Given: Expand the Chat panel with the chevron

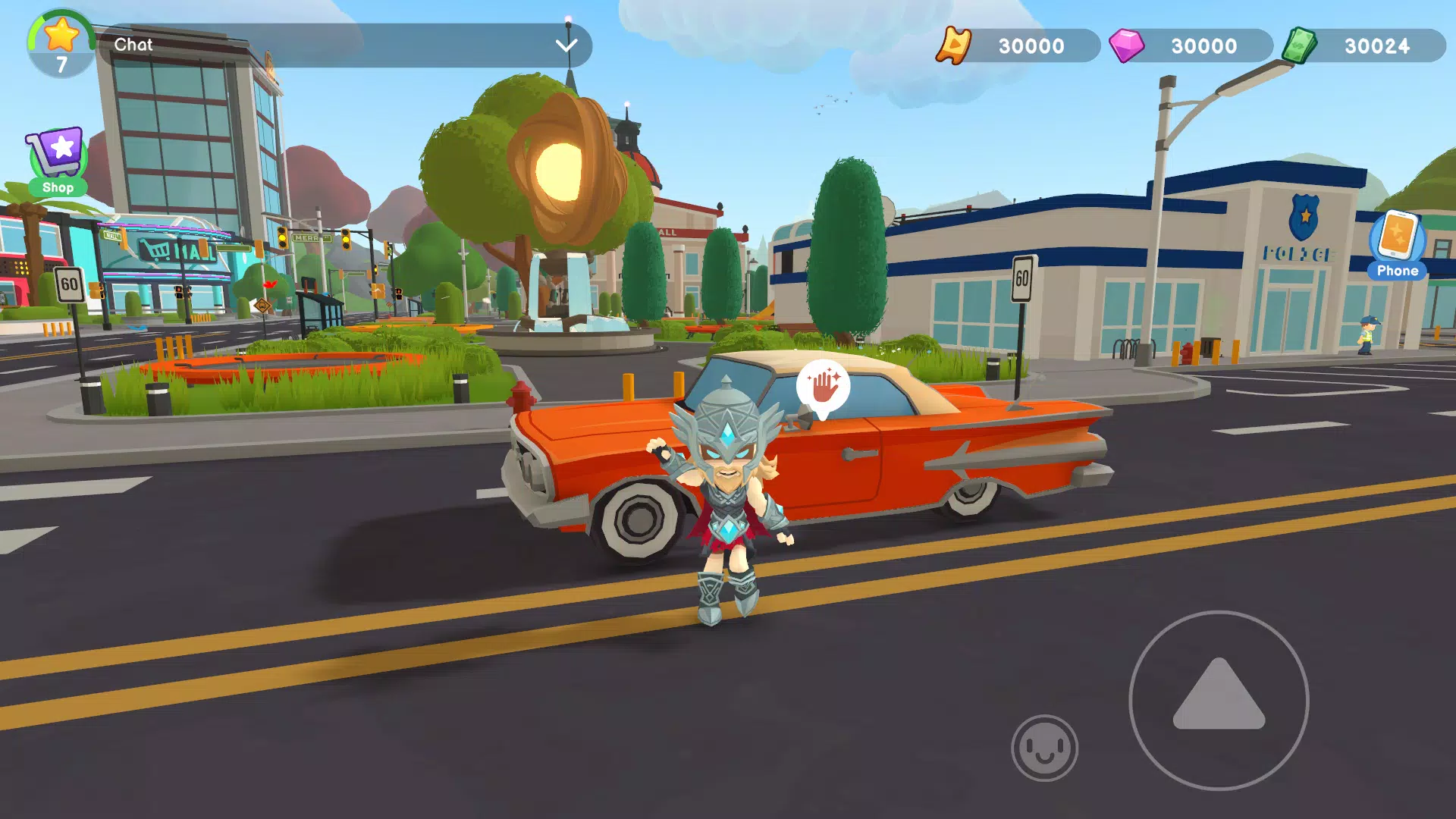Looking at the screenshot, I should point(566,47).
